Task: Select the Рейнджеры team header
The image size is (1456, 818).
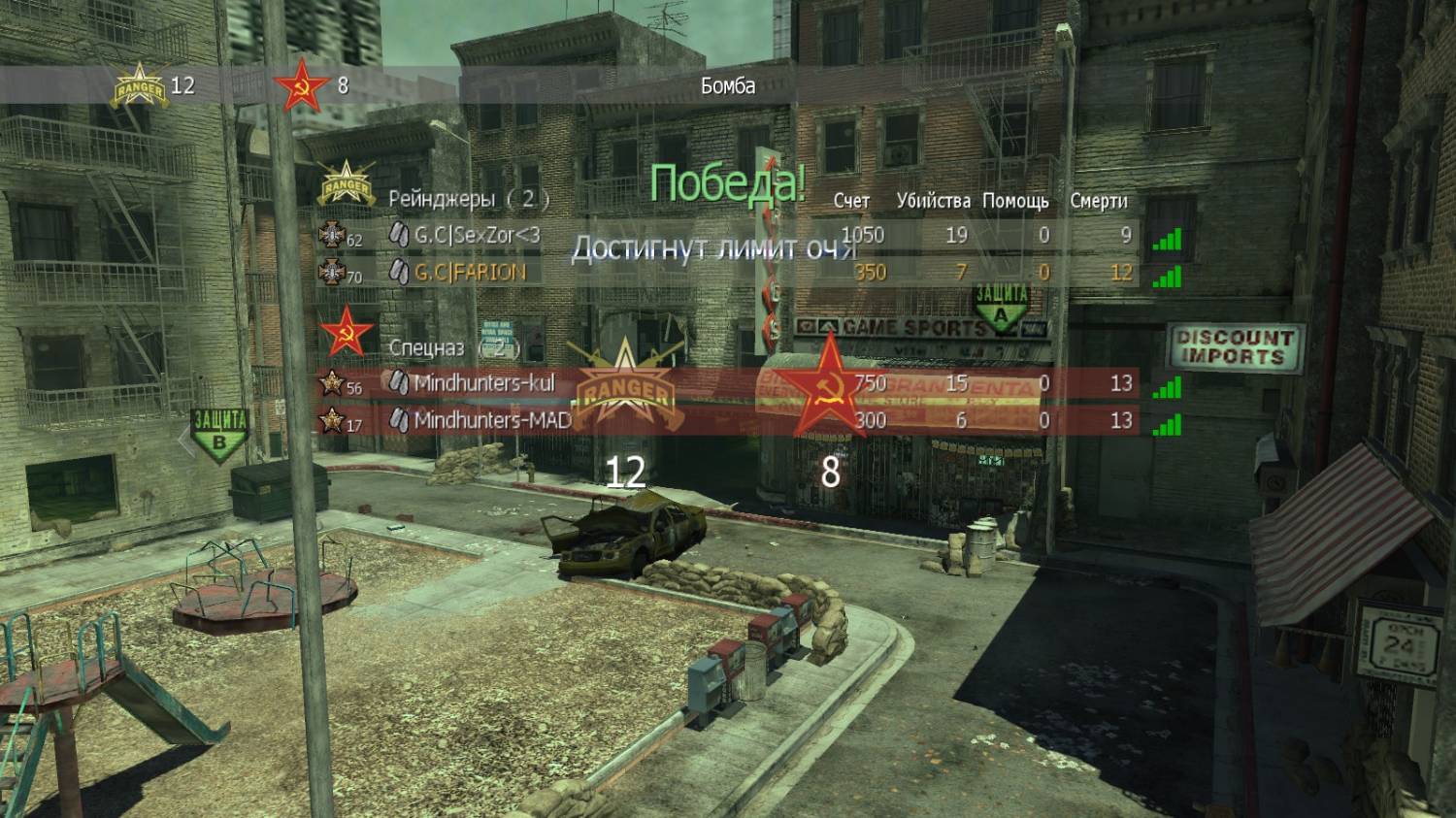Action: click(x=443, y=199)
